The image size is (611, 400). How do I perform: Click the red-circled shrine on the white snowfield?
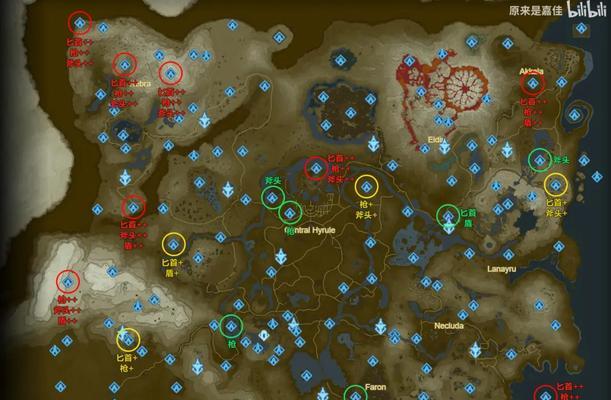67,281
